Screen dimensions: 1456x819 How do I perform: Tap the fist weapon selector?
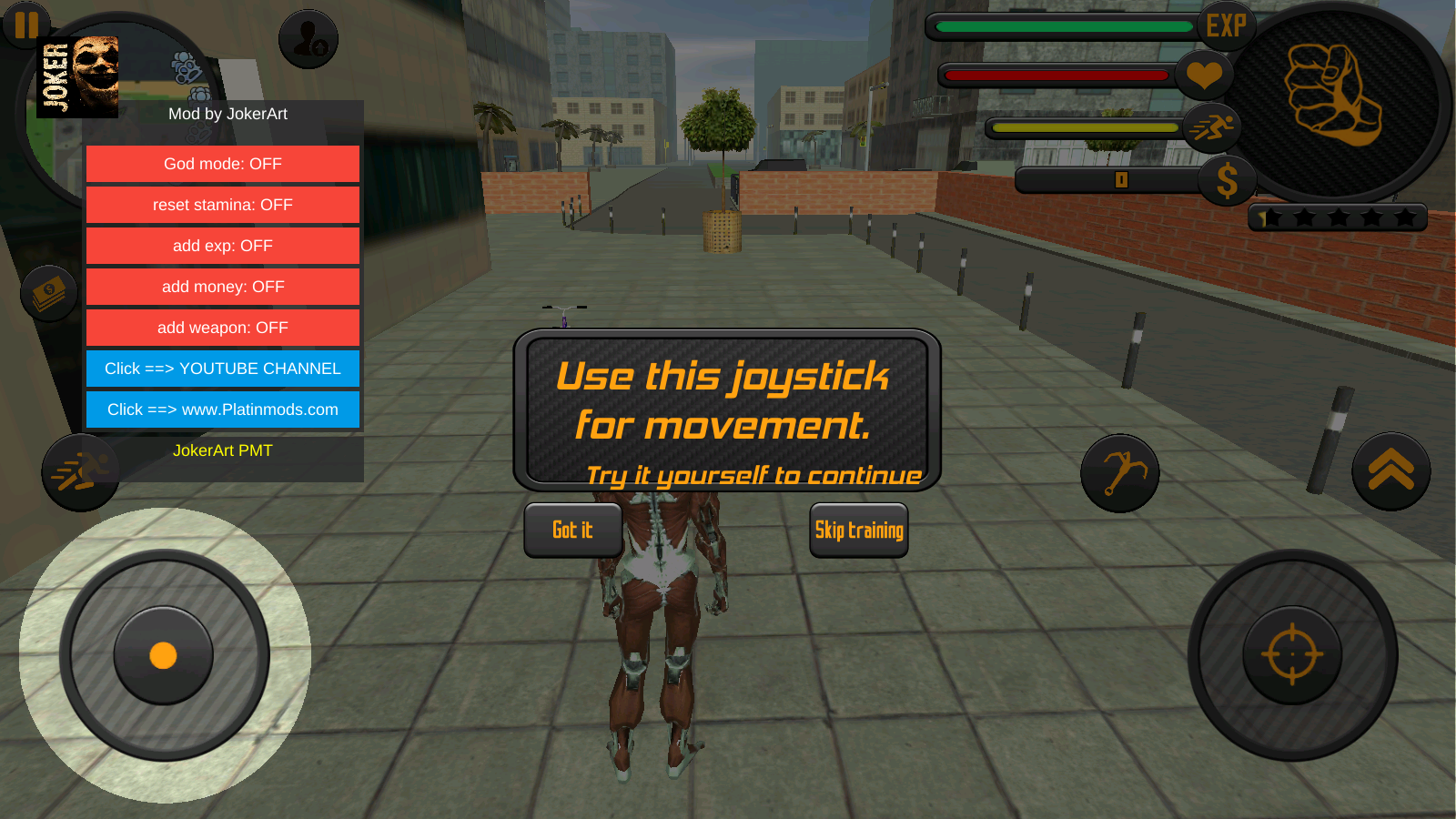pos(1334,97)
